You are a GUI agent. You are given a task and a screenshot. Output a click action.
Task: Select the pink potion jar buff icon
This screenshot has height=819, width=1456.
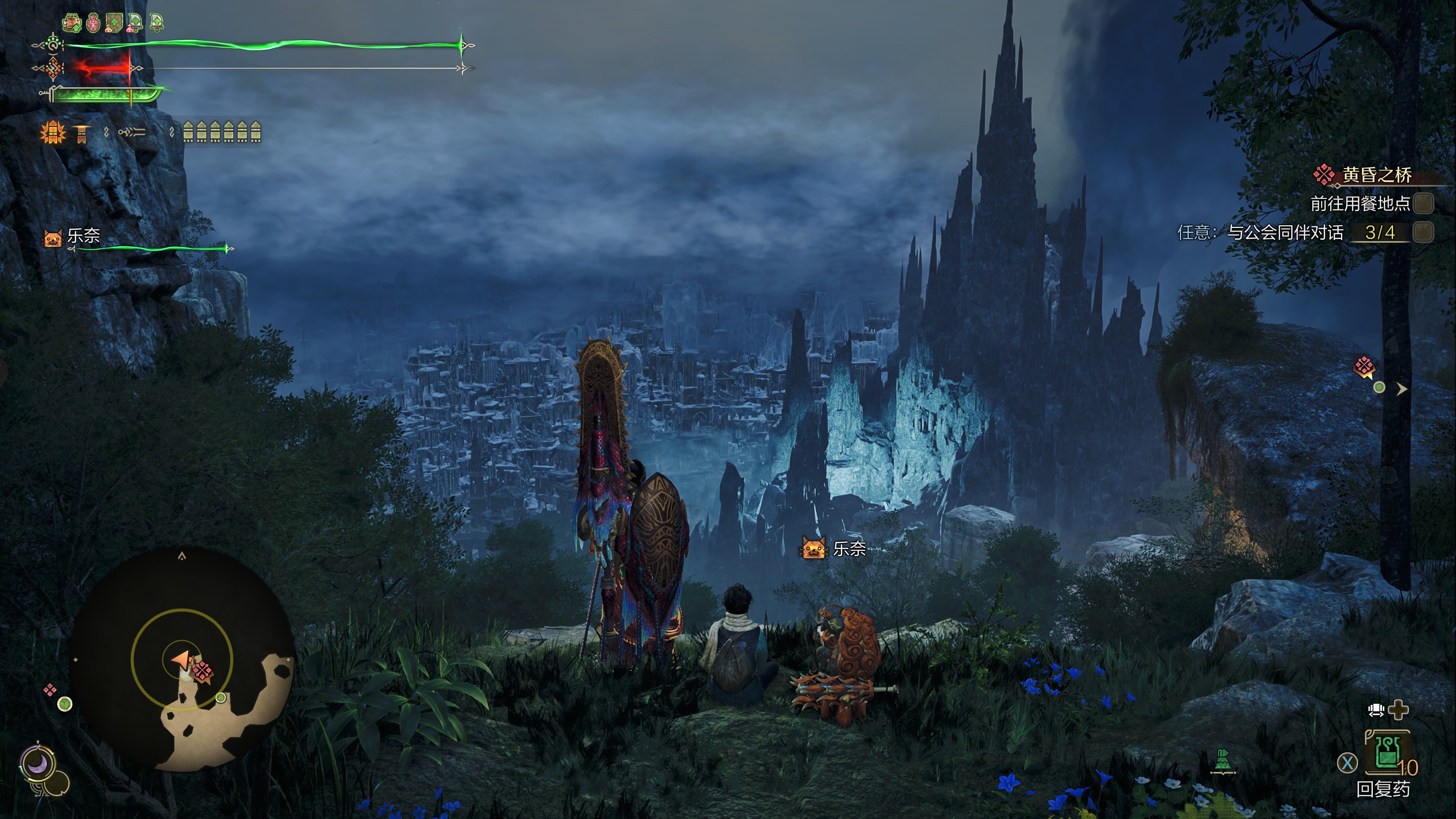point(93,23)
